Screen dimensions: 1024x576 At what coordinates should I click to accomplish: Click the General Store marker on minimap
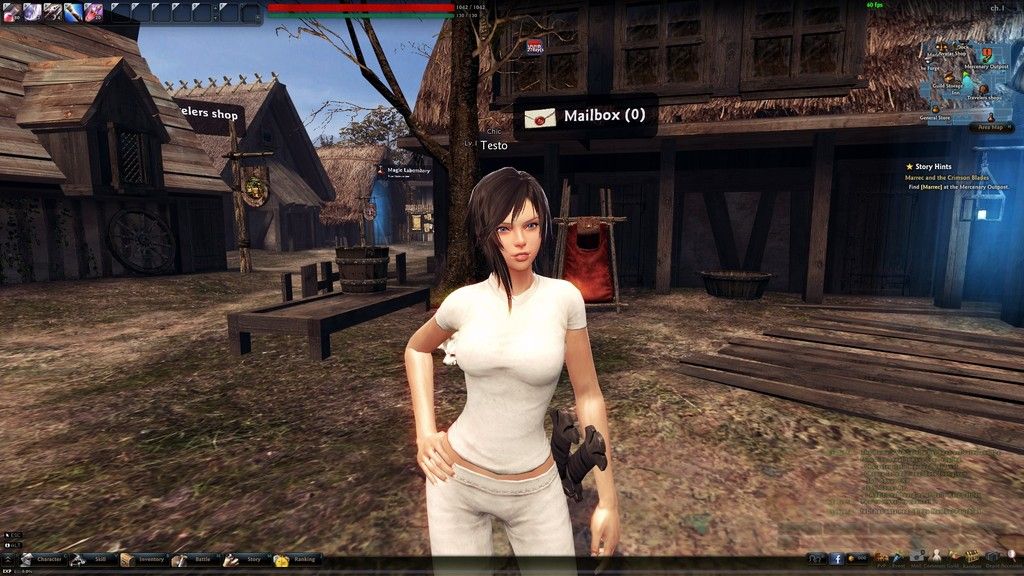click(935, 109)
